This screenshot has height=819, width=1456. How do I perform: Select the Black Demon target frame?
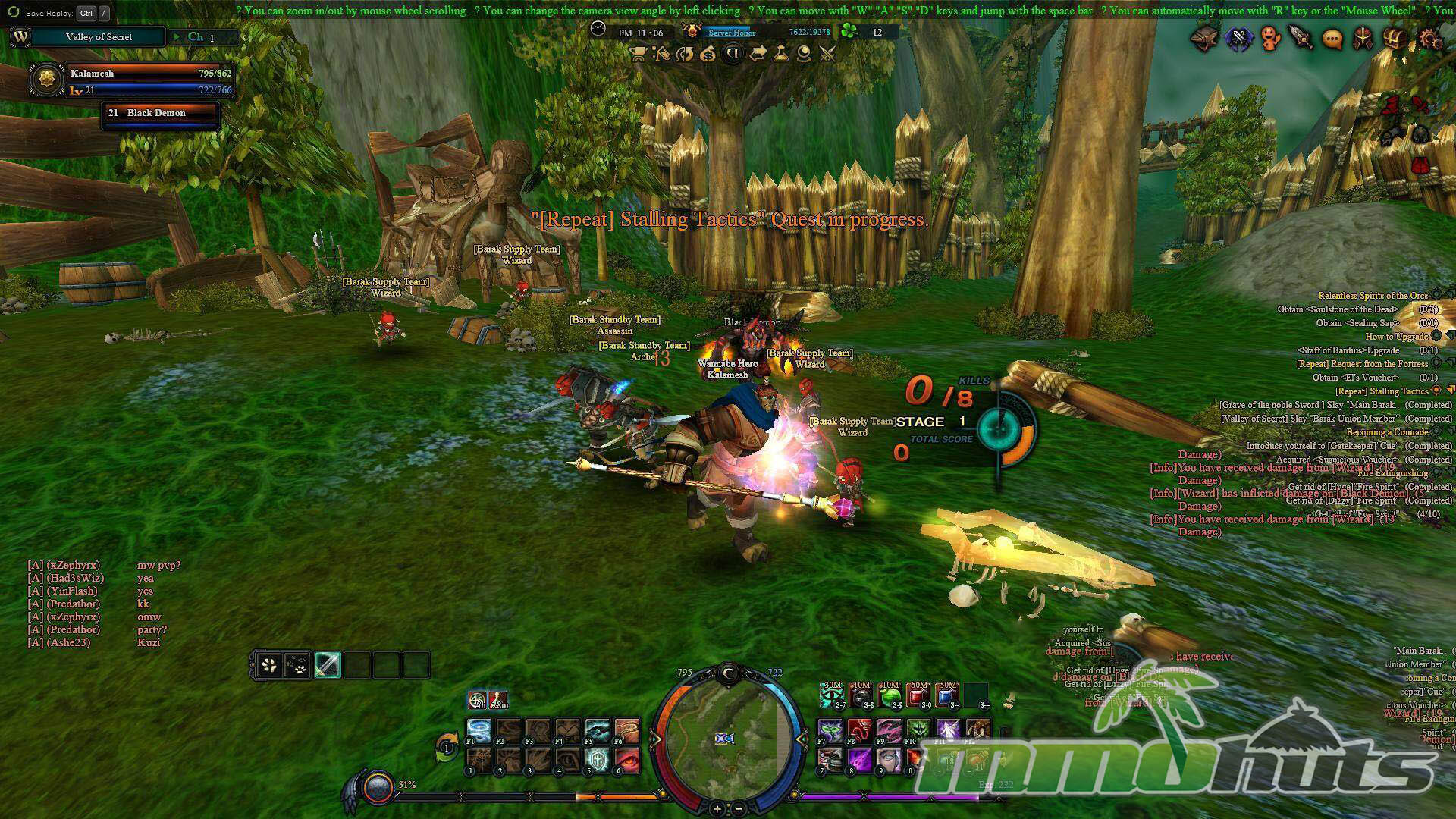pos(161,114)
